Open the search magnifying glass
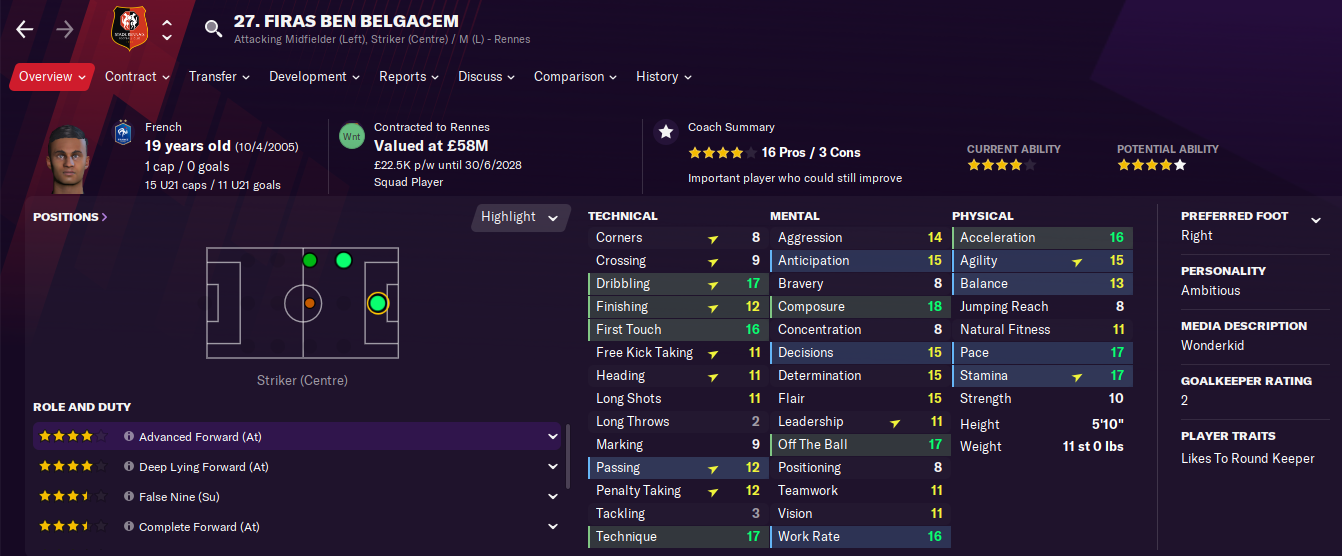Image resolution: width=1342 pixels, height=556 pixels. pyautogui.click(x=213, y=29)
